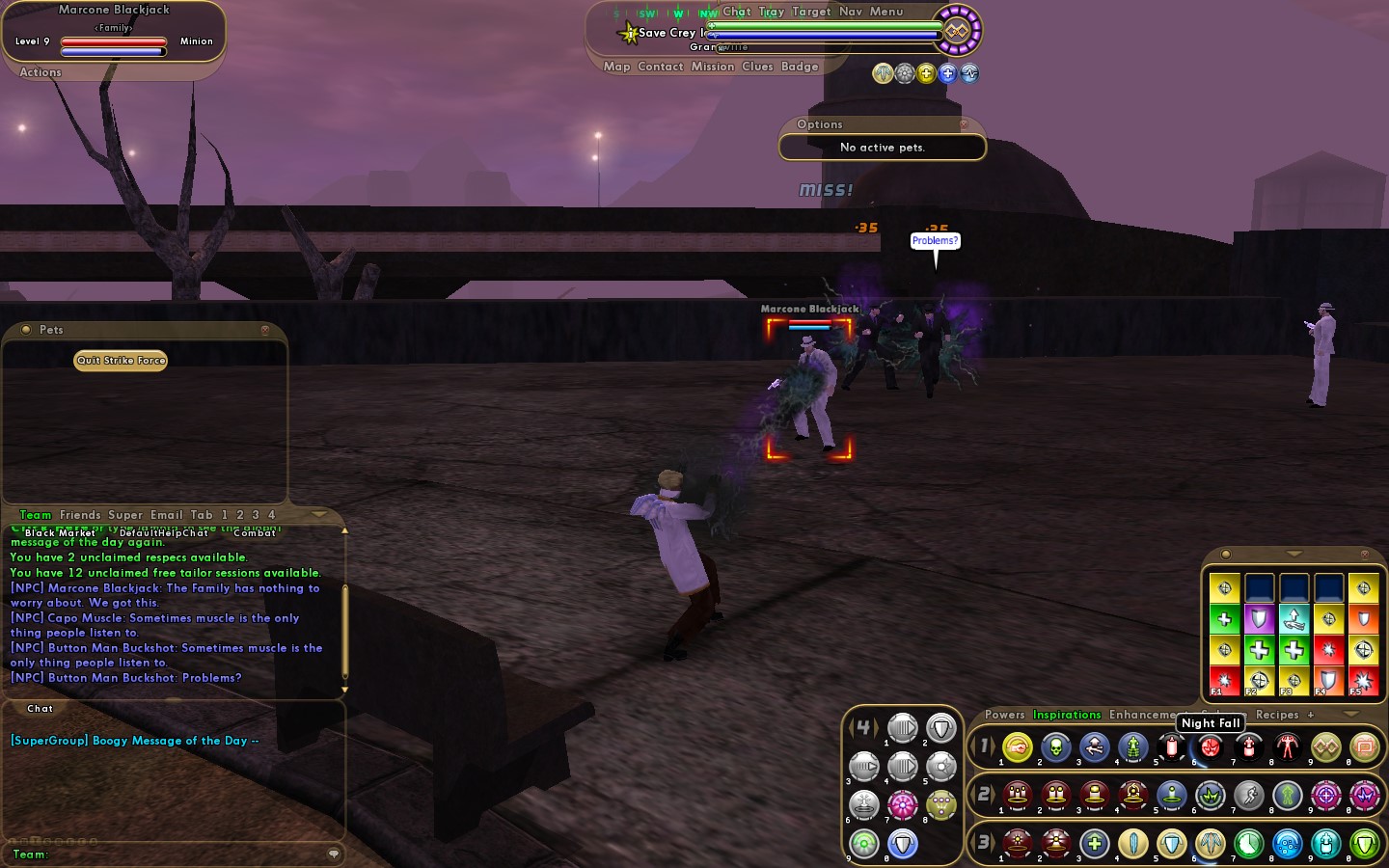Open the Map window

tap(616, 67)
